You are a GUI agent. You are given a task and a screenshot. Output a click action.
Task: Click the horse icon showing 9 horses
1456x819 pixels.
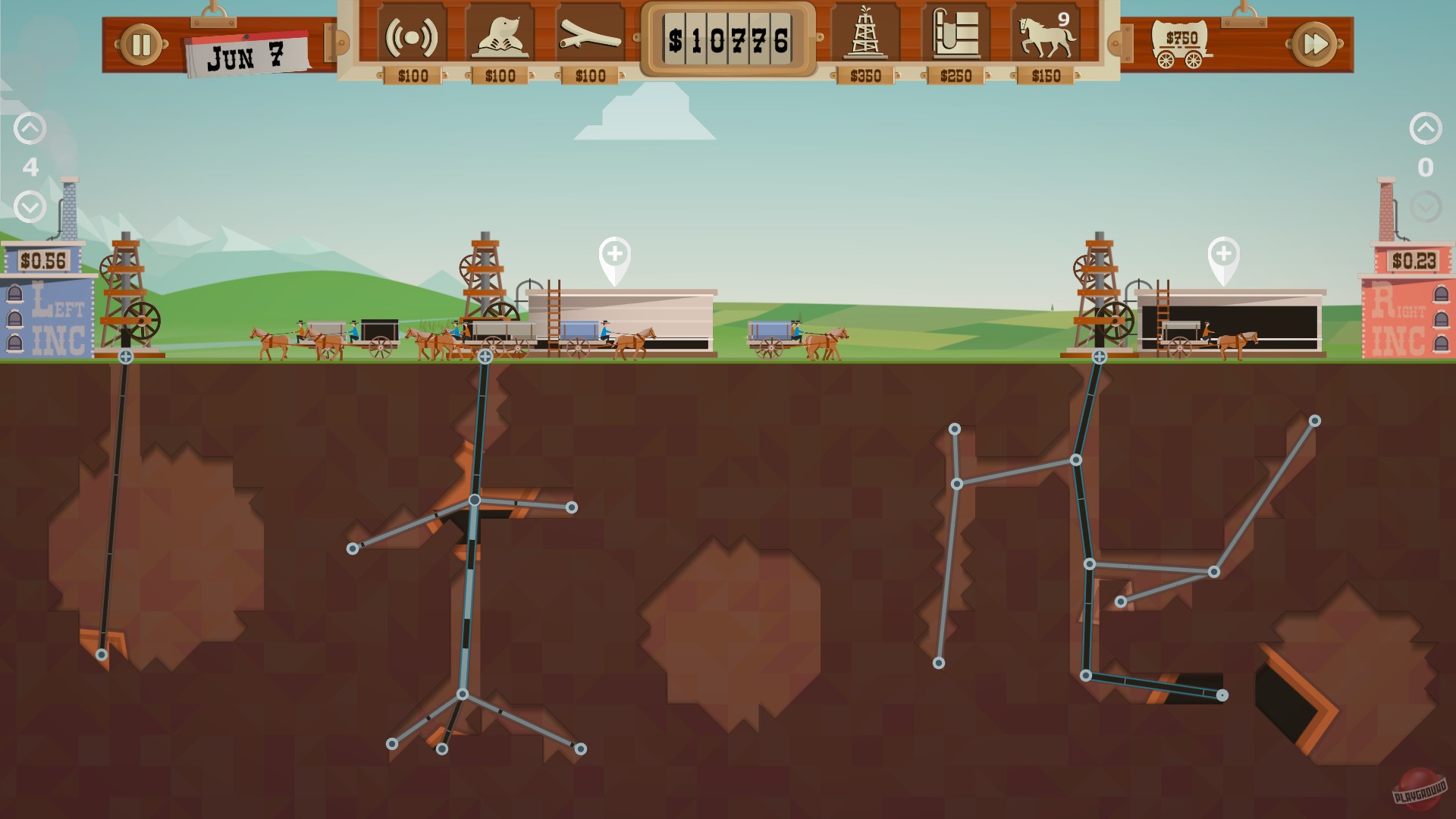(1045, 33)
